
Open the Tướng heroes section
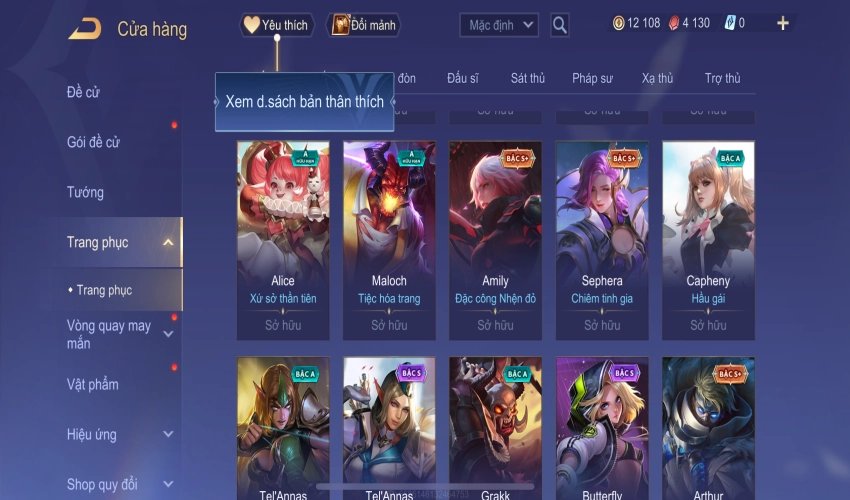point(85,192)
